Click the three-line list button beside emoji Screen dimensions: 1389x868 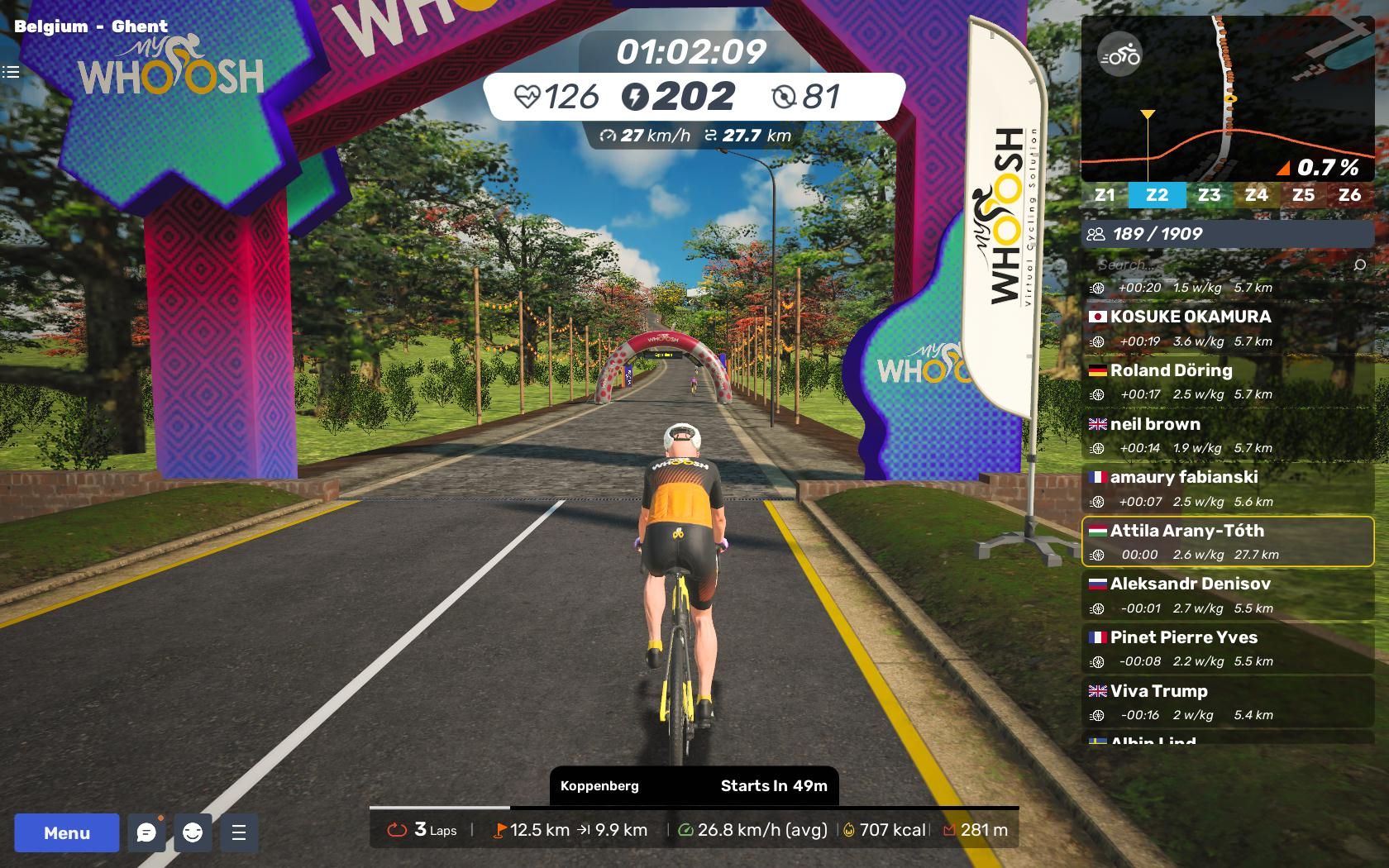coord(239,832)
